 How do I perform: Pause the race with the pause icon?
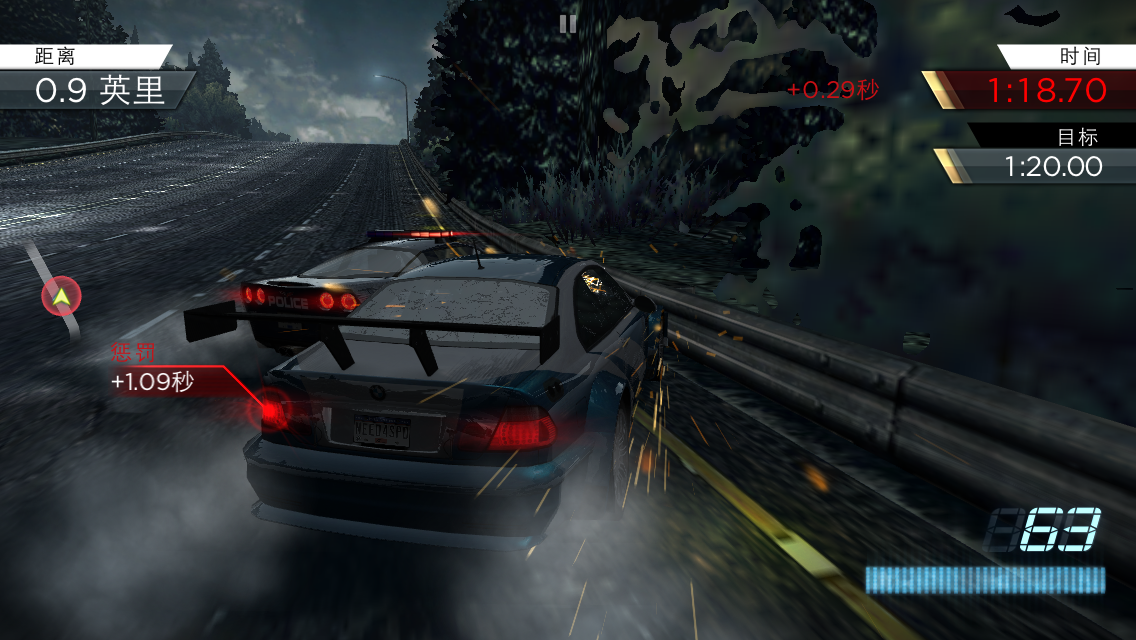[568, 24]
